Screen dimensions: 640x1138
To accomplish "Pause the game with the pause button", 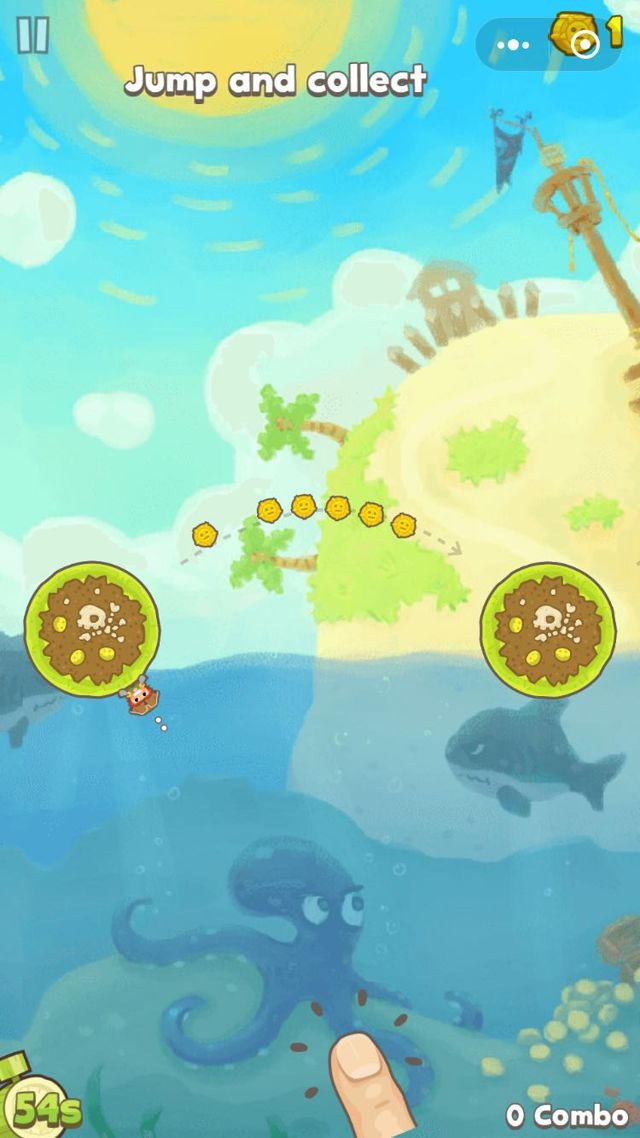I will tap(33, 35).
